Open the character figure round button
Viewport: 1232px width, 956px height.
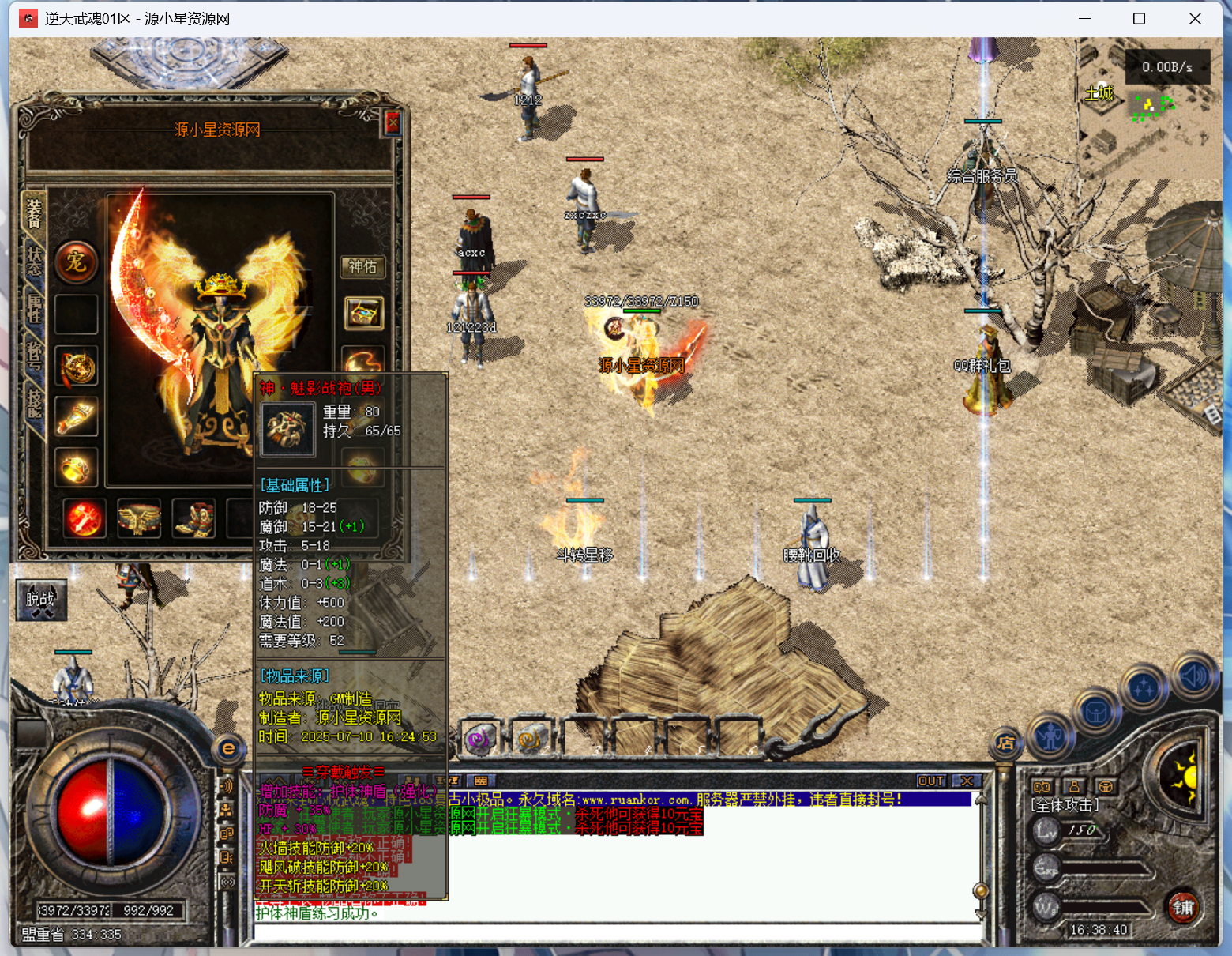pos(1050,736)
